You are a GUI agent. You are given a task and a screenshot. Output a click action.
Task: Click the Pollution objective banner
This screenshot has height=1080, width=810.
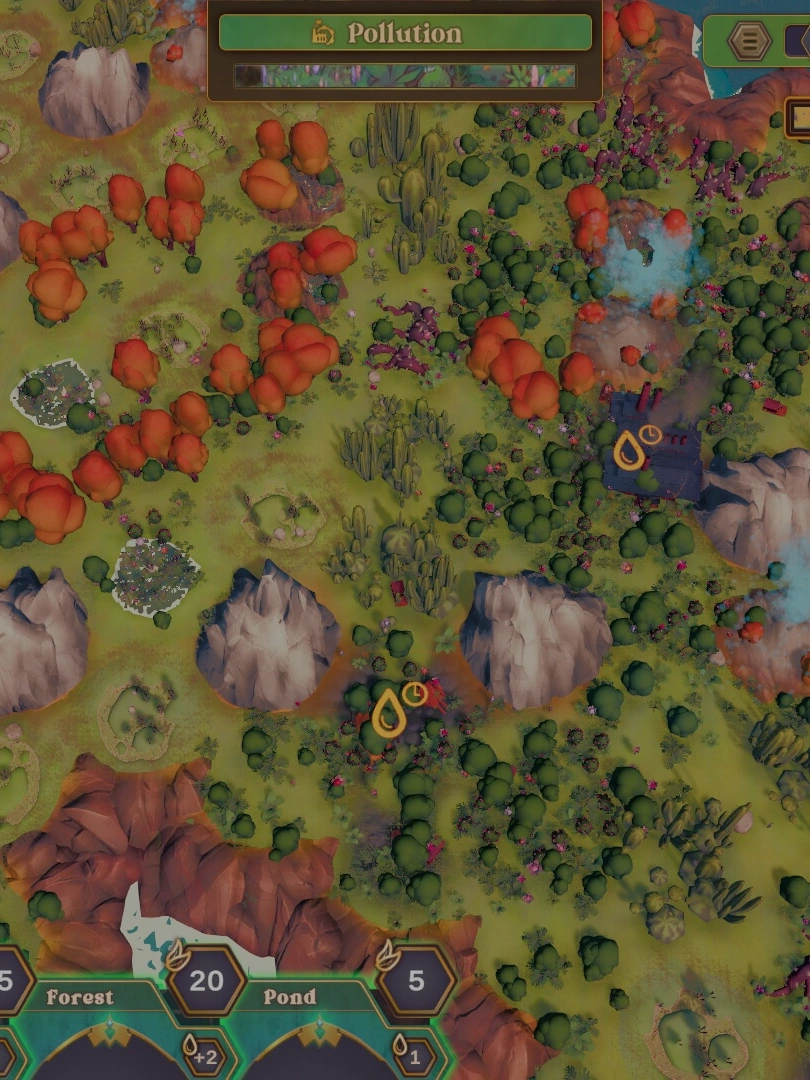coord(405,33)
